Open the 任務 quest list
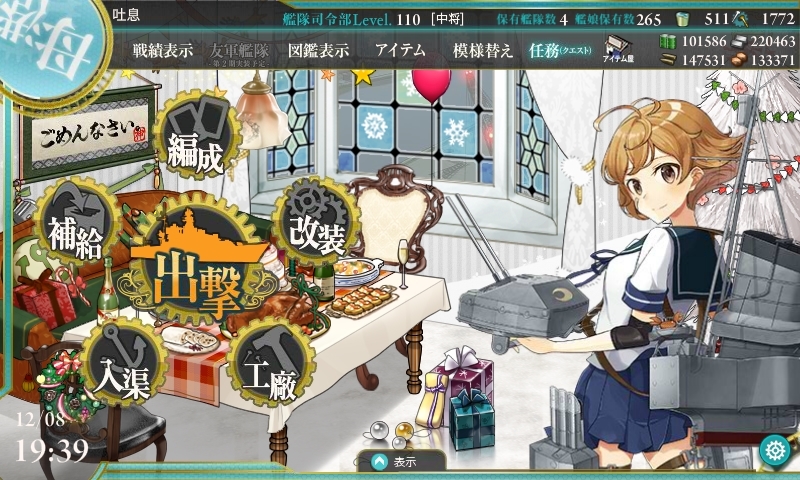Viewport: 800px width, 480px height. coord(560,50)
